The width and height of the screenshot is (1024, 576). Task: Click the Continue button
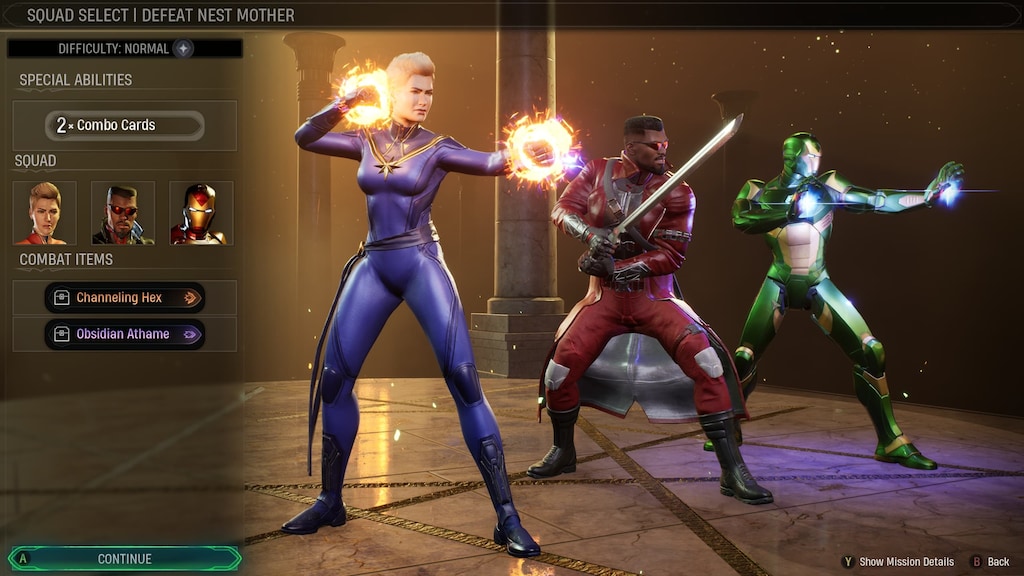125,559
